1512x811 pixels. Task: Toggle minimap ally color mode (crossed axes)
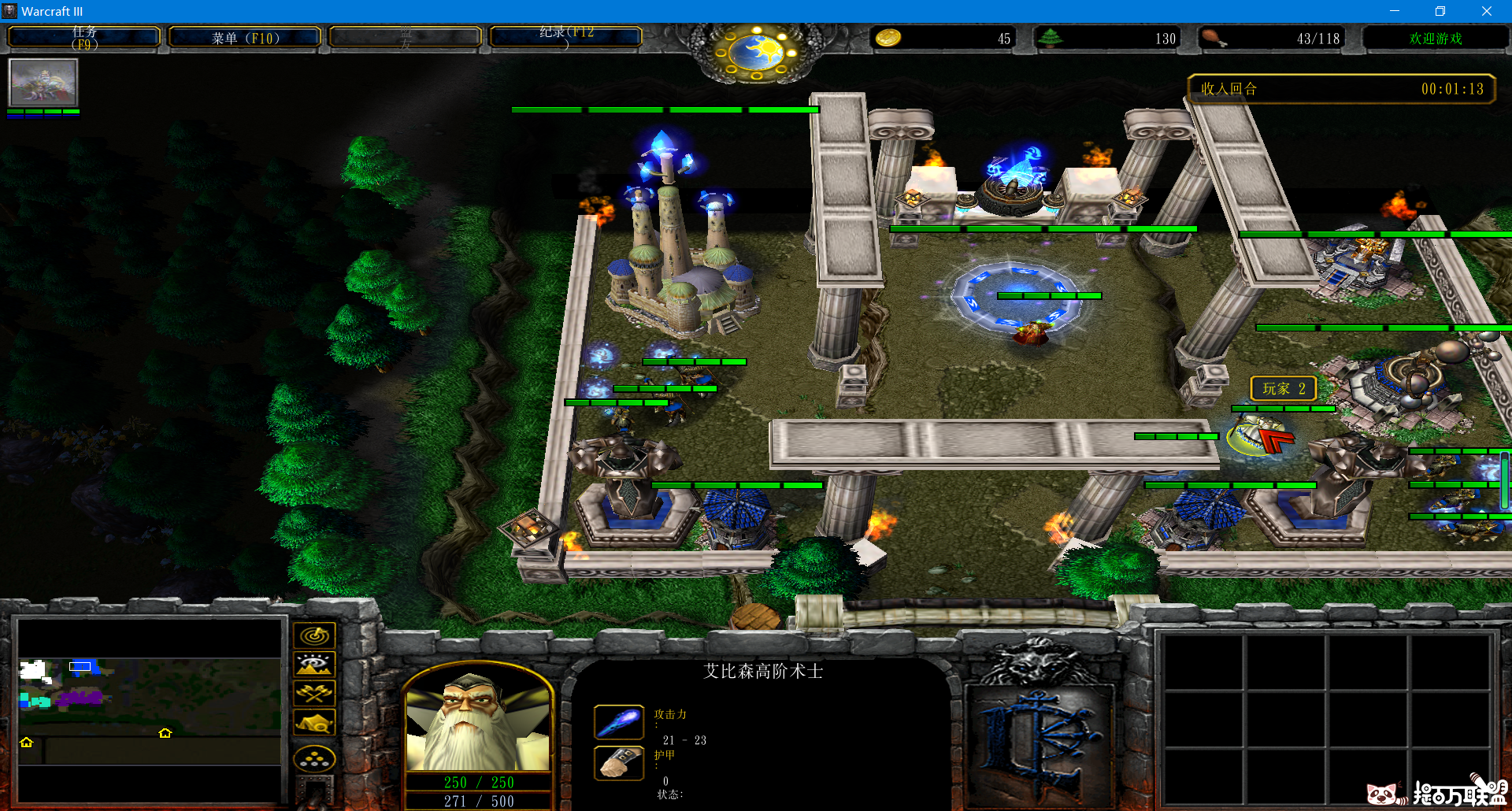point(314,694)
